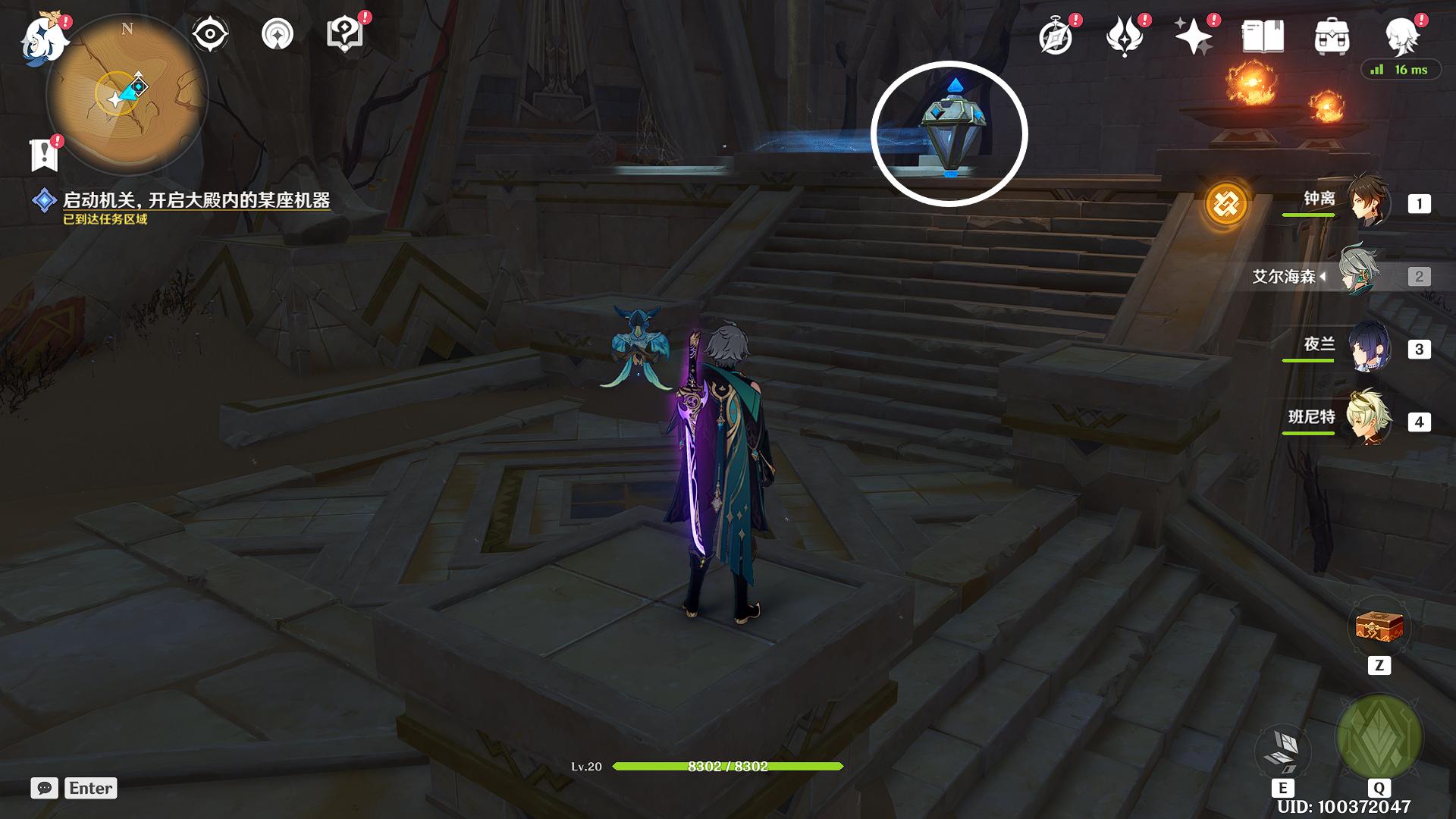The width and height of the screenshot is (1456, 819).
Task: Open the quest journal exclamation bookmark
Action: (x=44, y=155)
